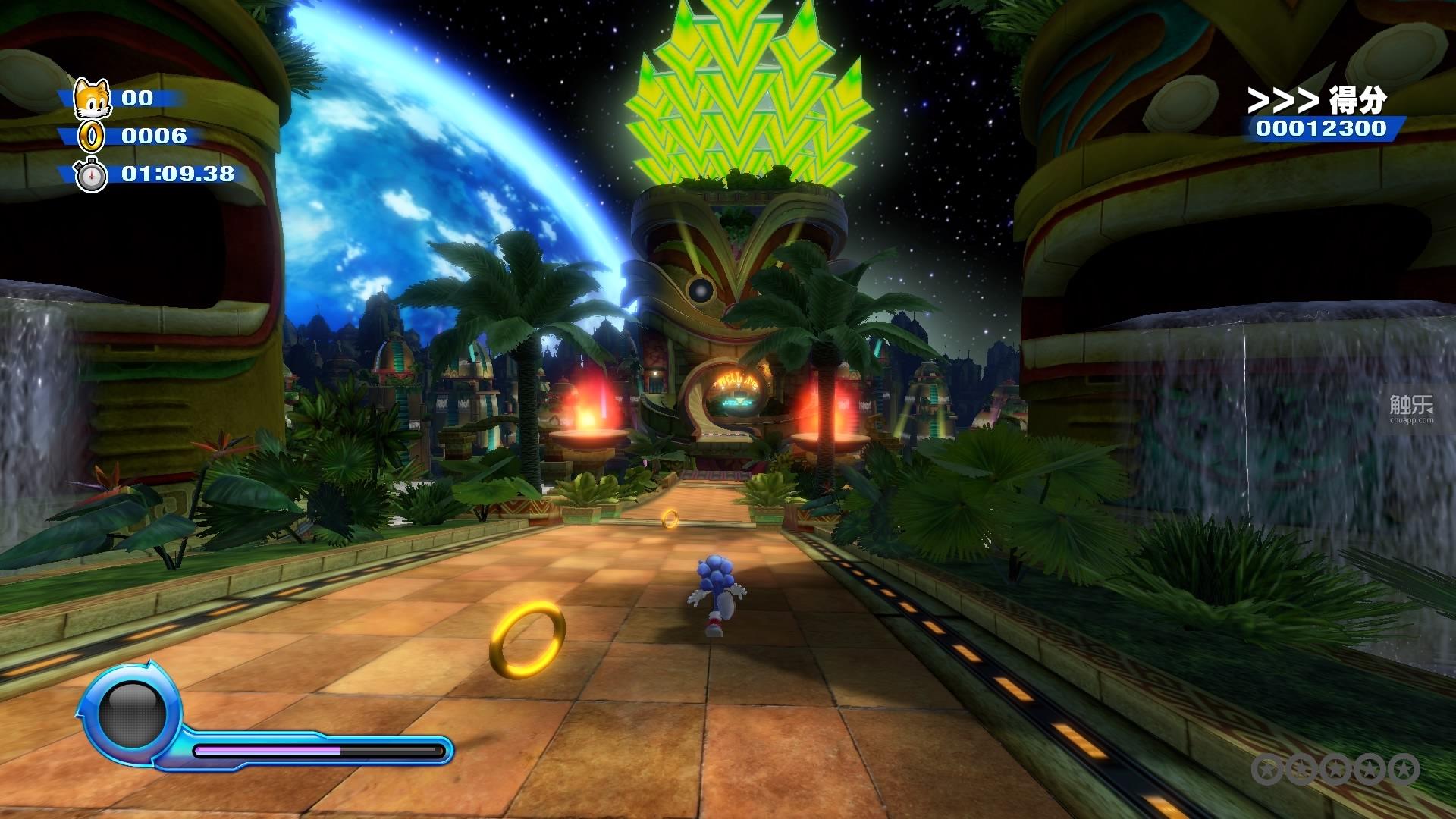Click the Tails lives icon
This screenshot has height=819, width=1456.
[90, 97]
